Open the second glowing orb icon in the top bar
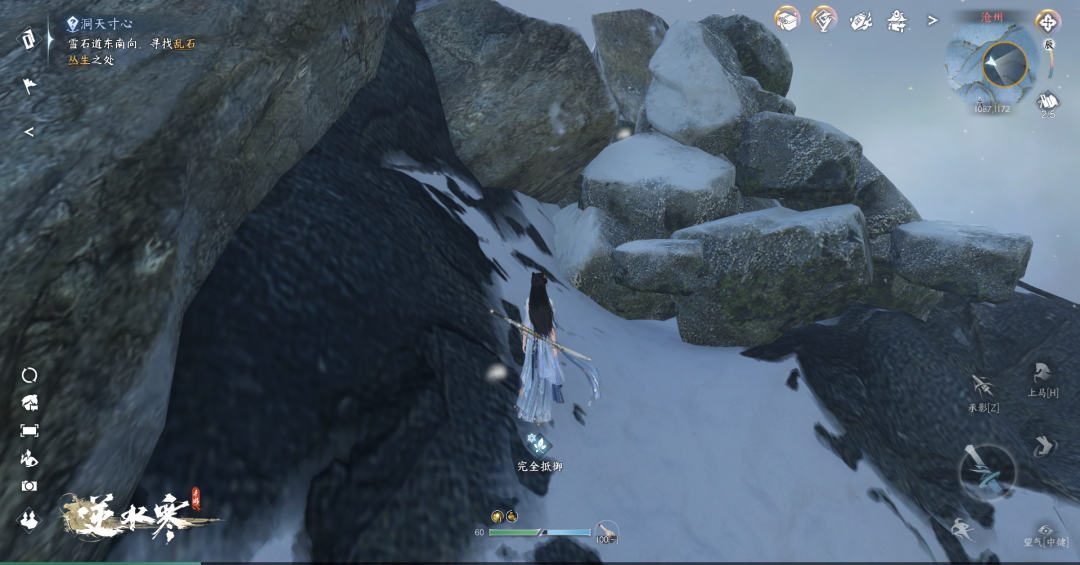The image size is (1080, 565). (x=823, y=19)
